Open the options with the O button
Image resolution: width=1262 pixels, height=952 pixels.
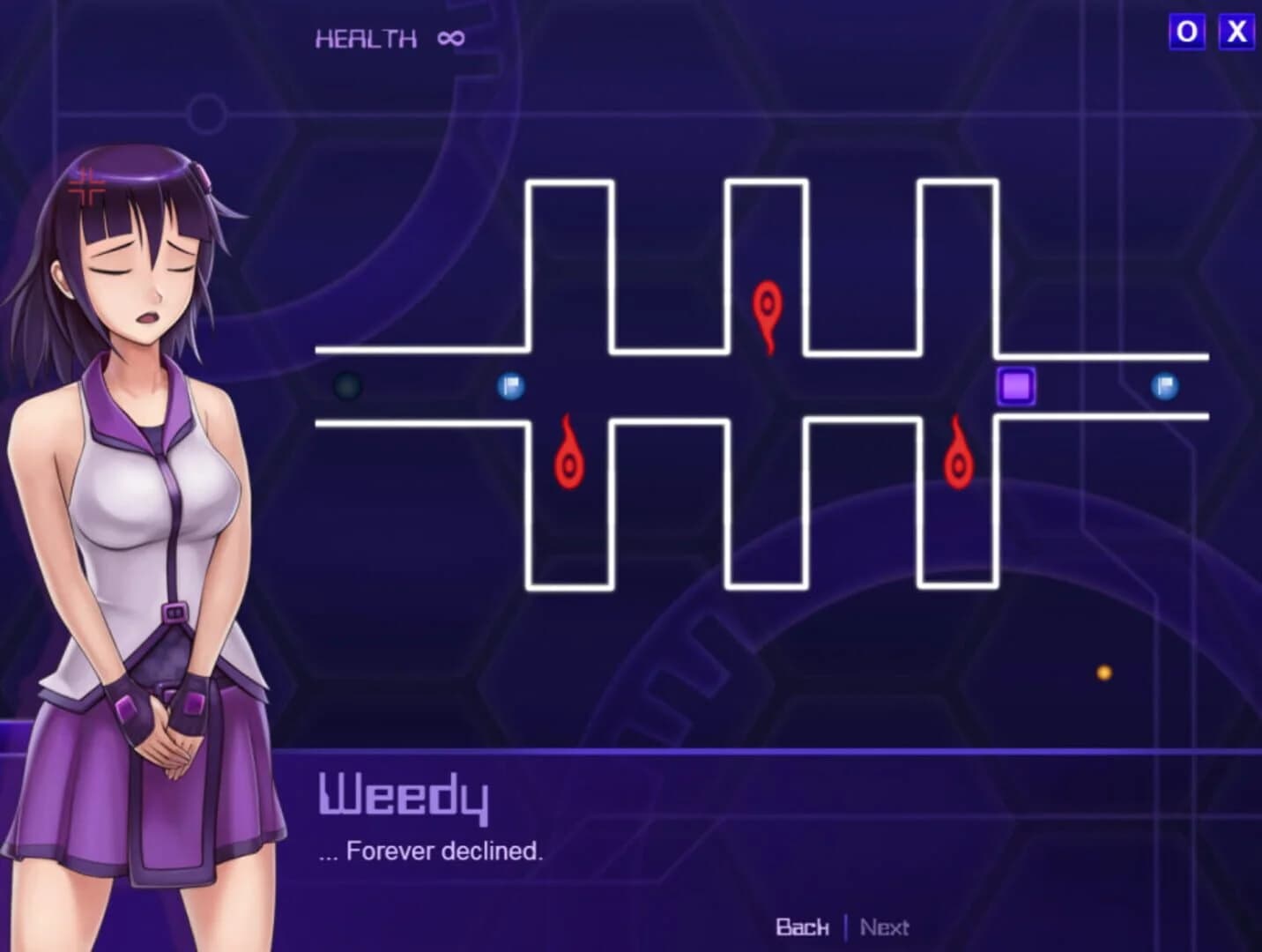tap(1186, 30)
